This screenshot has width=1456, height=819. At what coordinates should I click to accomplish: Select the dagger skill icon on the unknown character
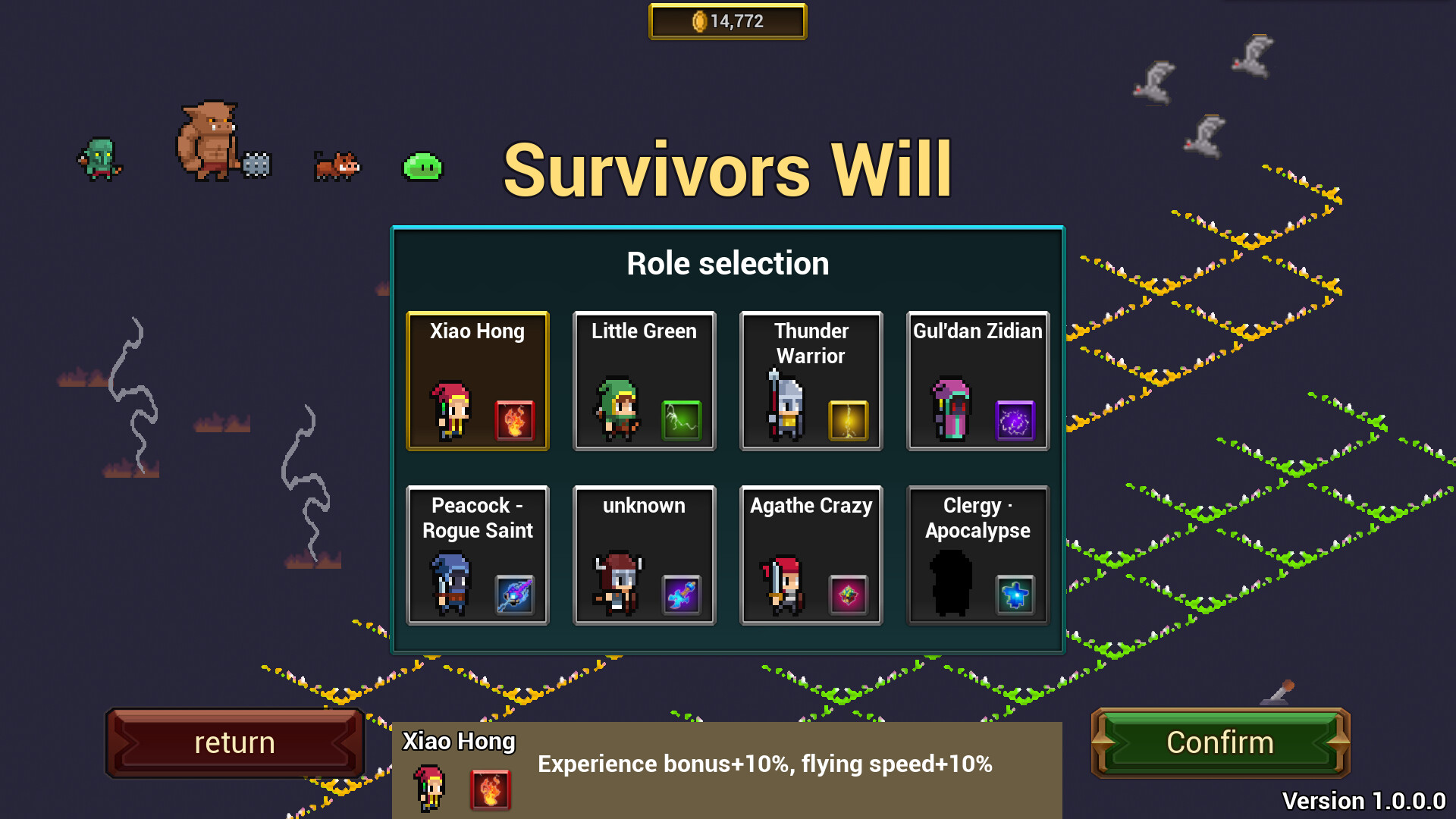tap(680, 594)
